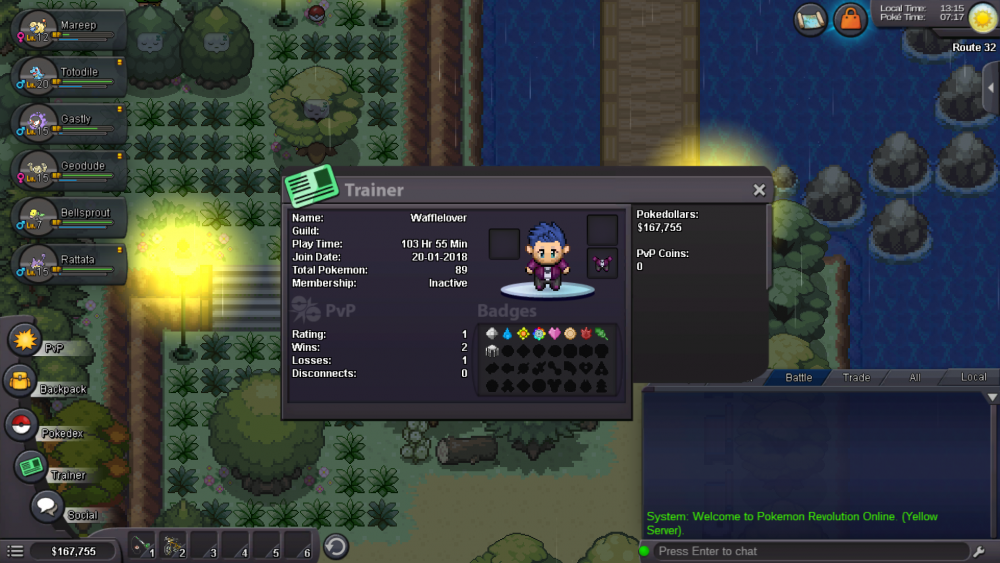The height and width of the screenshot is (563, 1000).
Task: Switch to the Battle chat tab
Action: (x=798, y=377)
